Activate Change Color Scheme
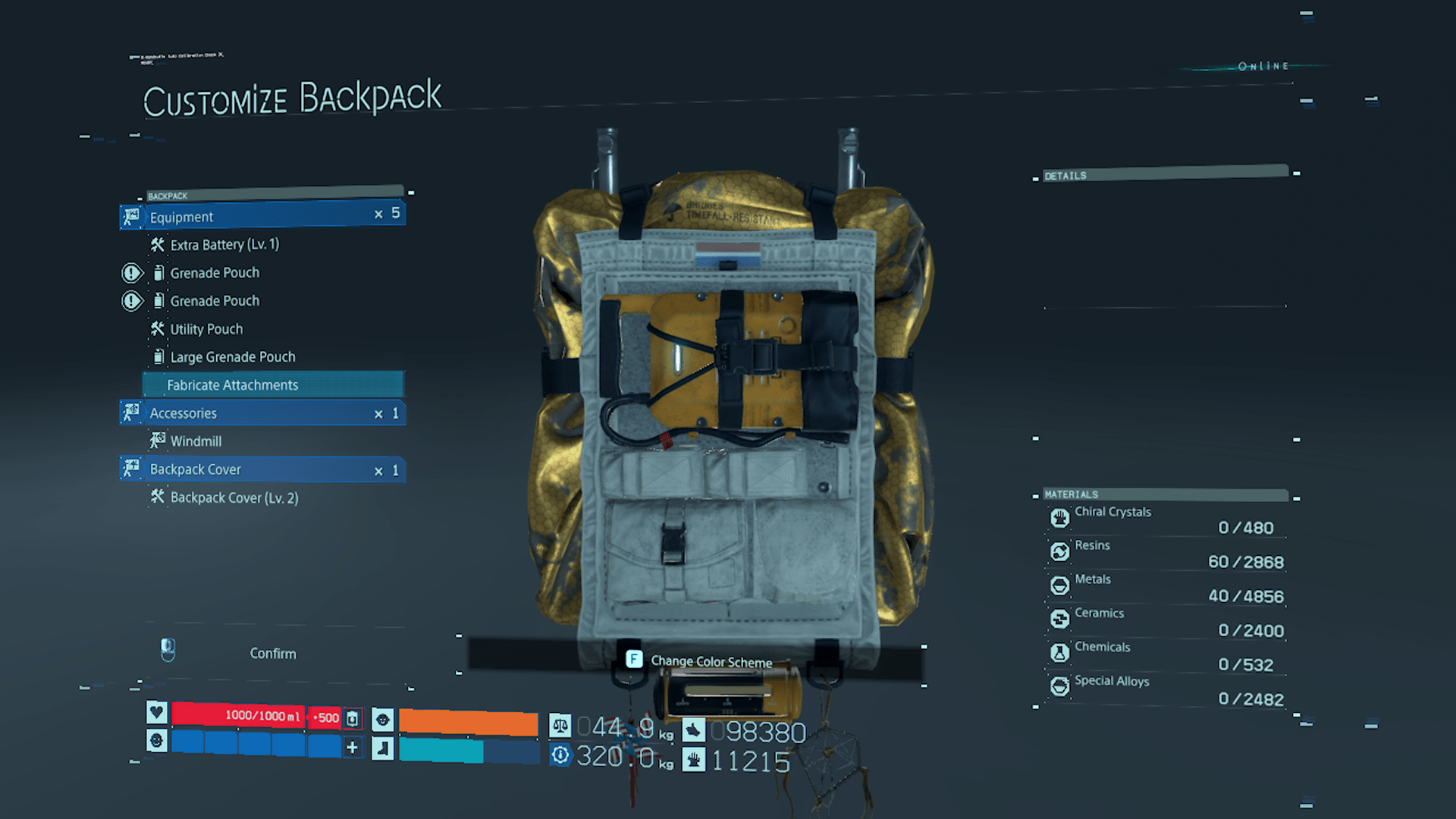Image resolution: width=1456 pixels, height=819 pixels. pyautogui.click(x=711, y=661)
